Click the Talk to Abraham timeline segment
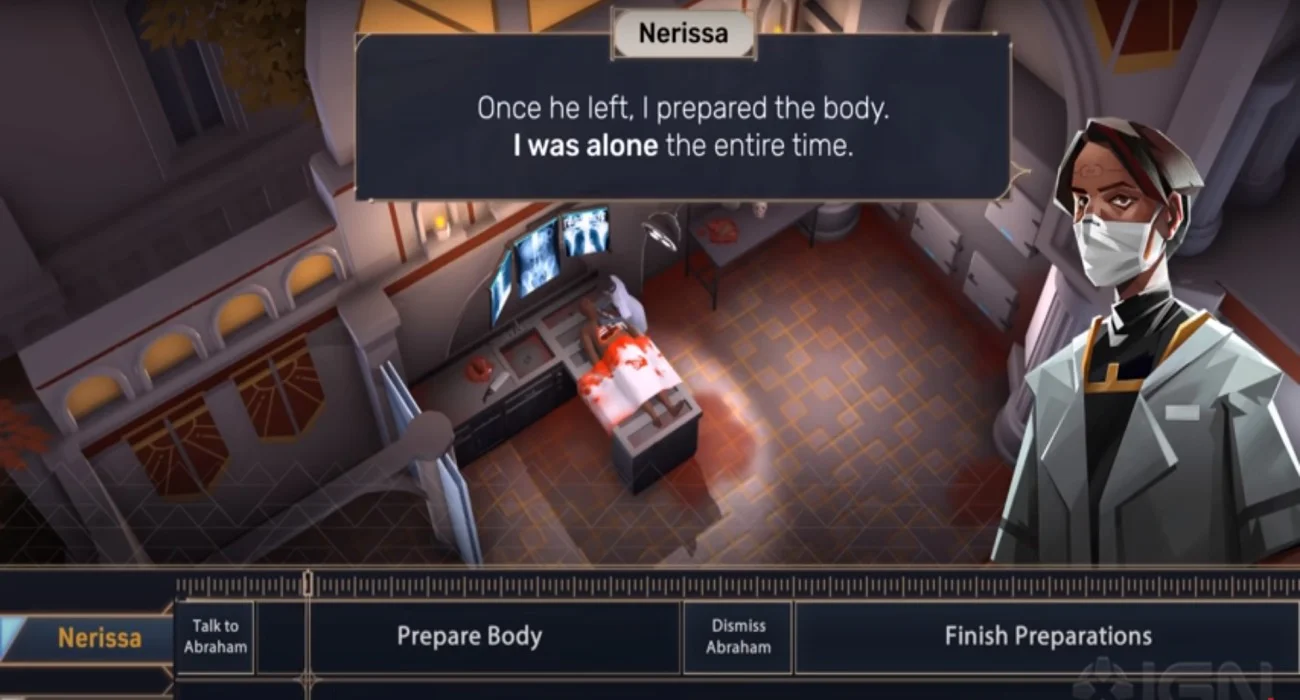This screenshot has width=1300, height=700. coord(215,636)
